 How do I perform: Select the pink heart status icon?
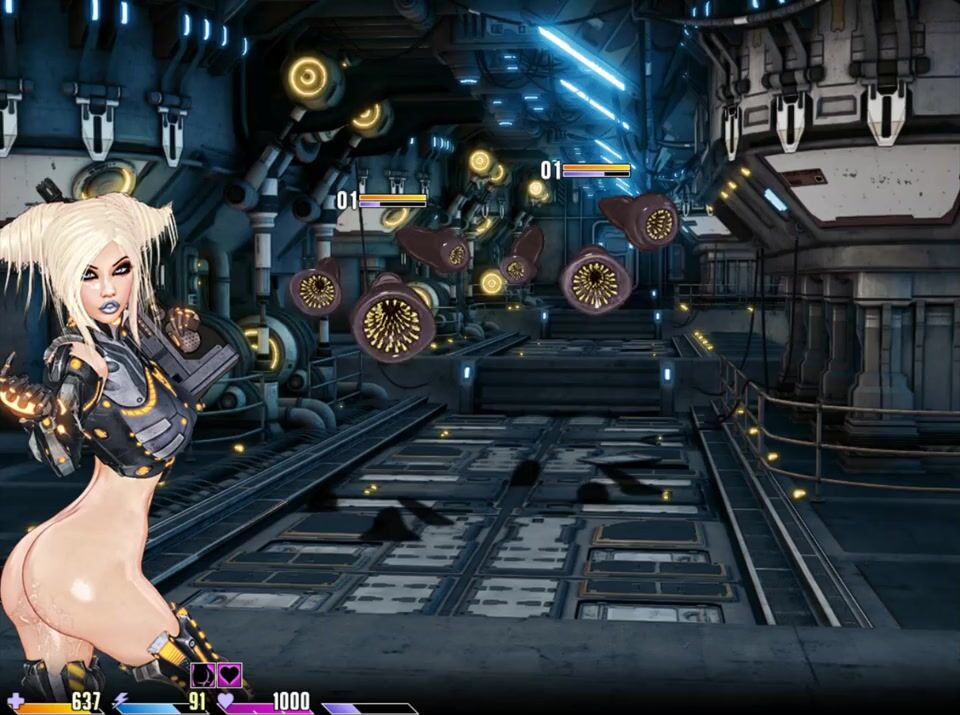pyautogui.click(x=230, y=675)
